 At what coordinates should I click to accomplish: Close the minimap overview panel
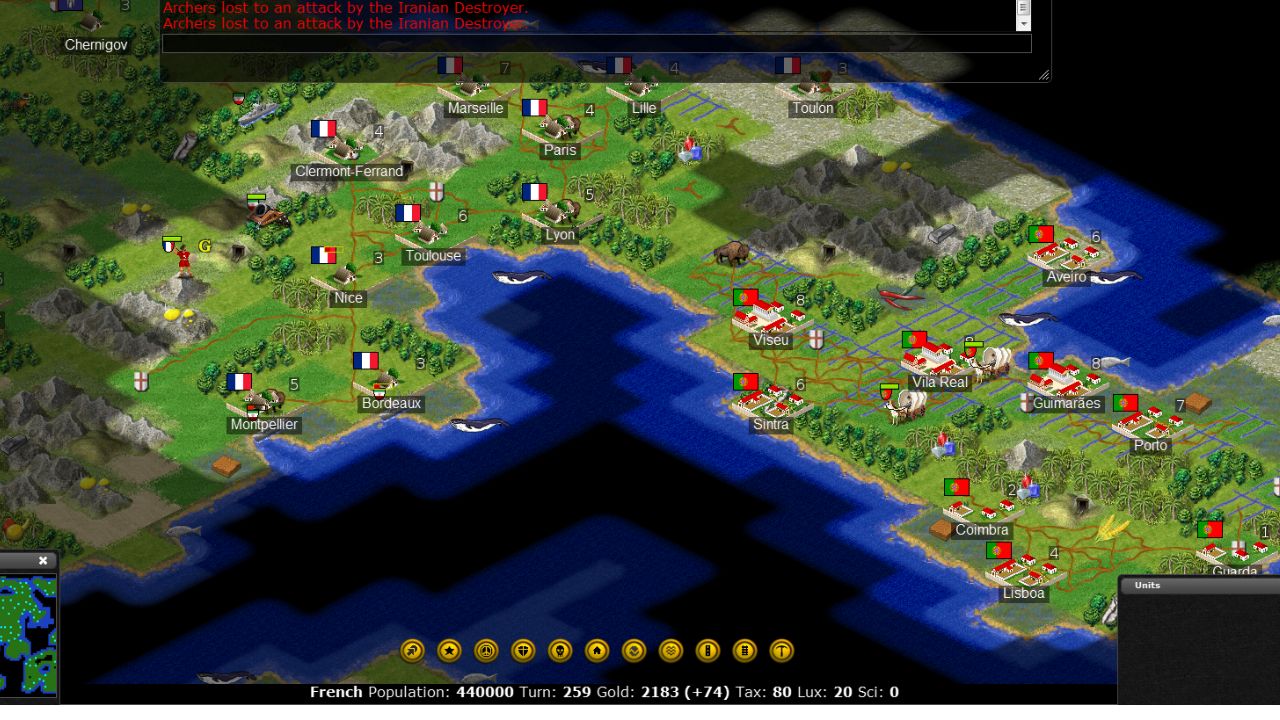(42, 560)
